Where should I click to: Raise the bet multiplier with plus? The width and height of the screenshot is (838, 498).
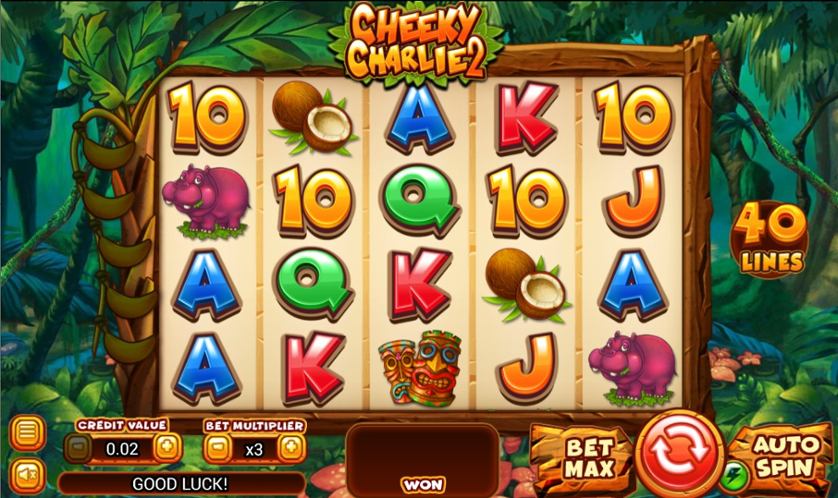pos(290,448)
